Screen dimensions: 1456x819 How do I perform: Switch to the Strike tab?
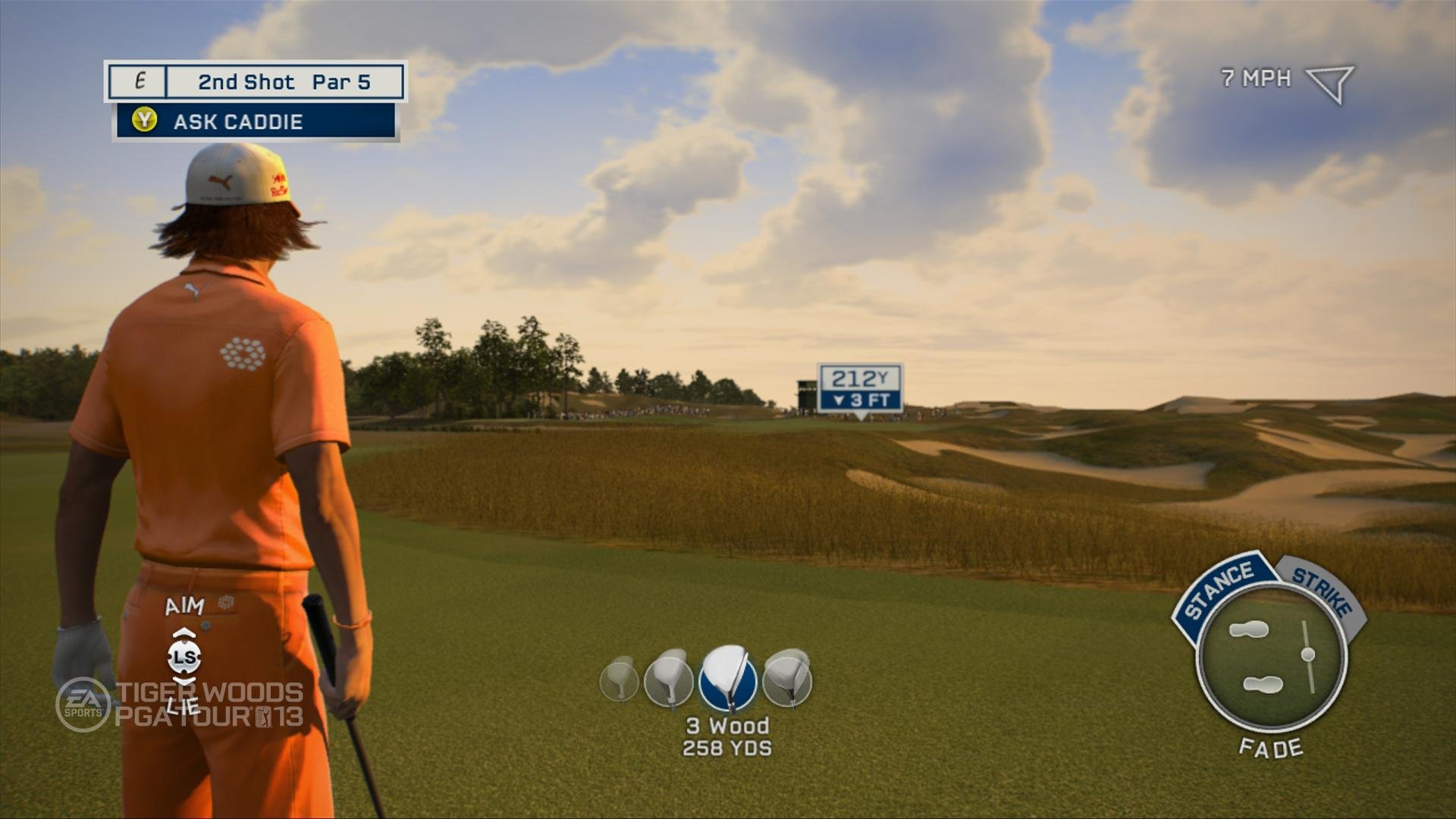pyautogui.click(x=1323, y=589)
